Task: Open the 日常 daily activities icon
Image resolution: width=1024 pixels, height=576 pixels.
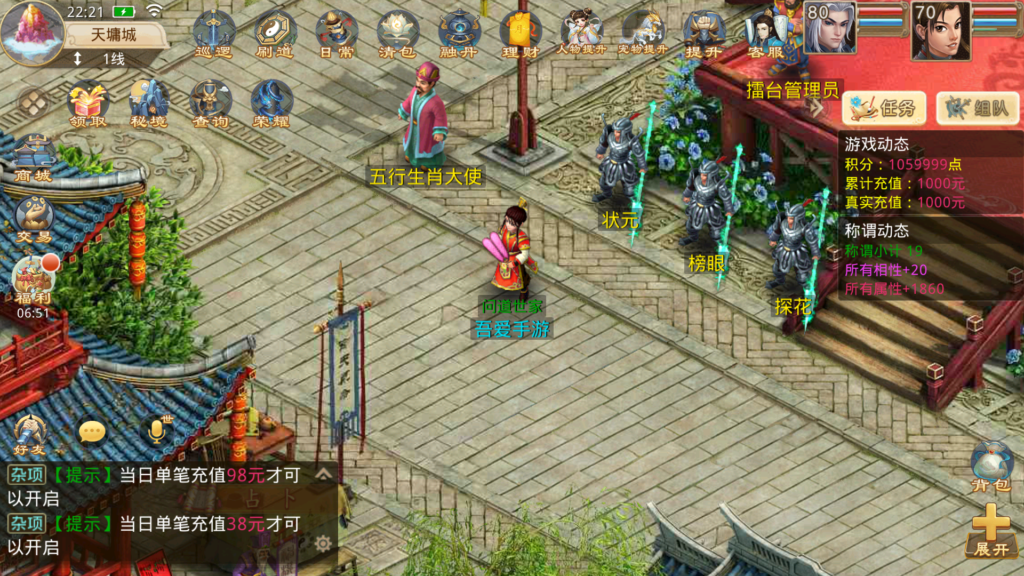Action: click(337, 33)
